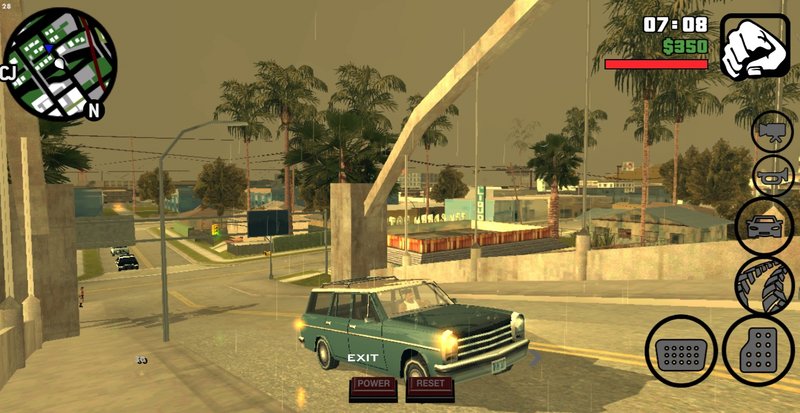Tap the wide brake pedal
This screenshot has width=800, height=413.
[680, 351]
